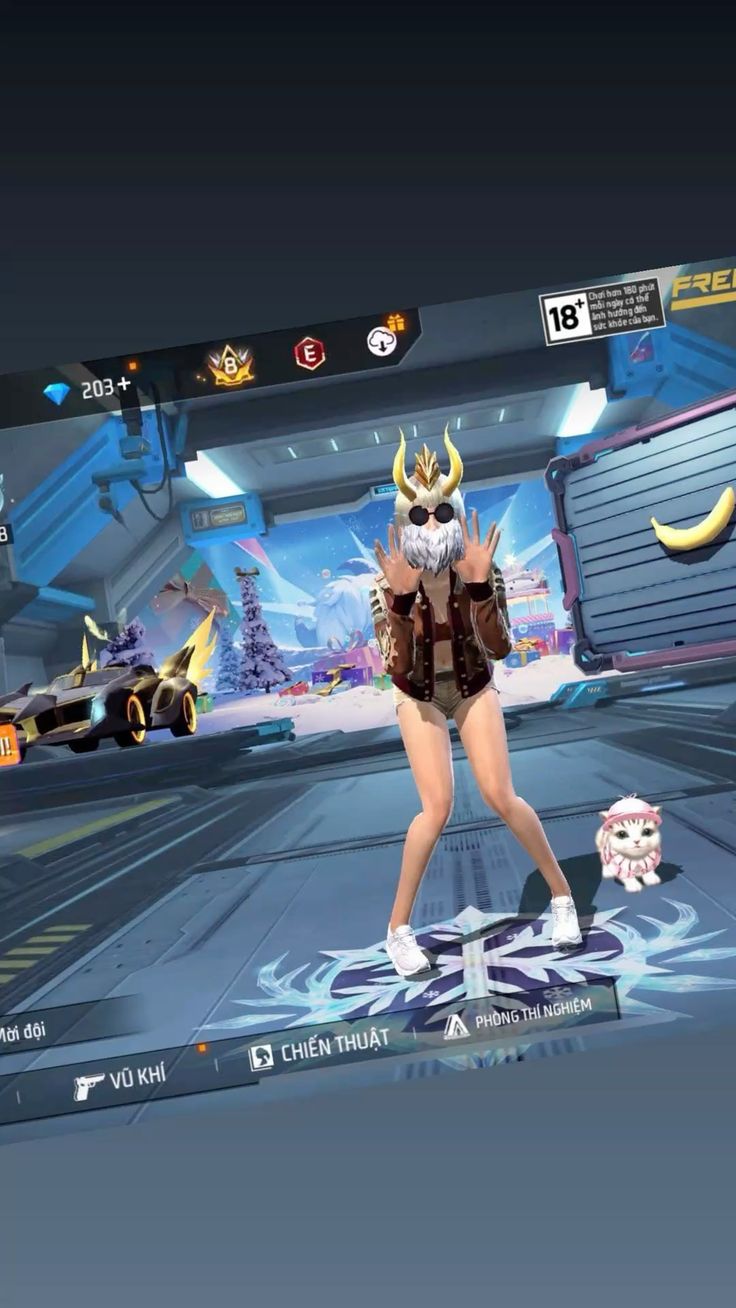Open the CHIẾN THUẬT menu
This screenshot has width=736, height=1308.
click(x=319, y=1048)
